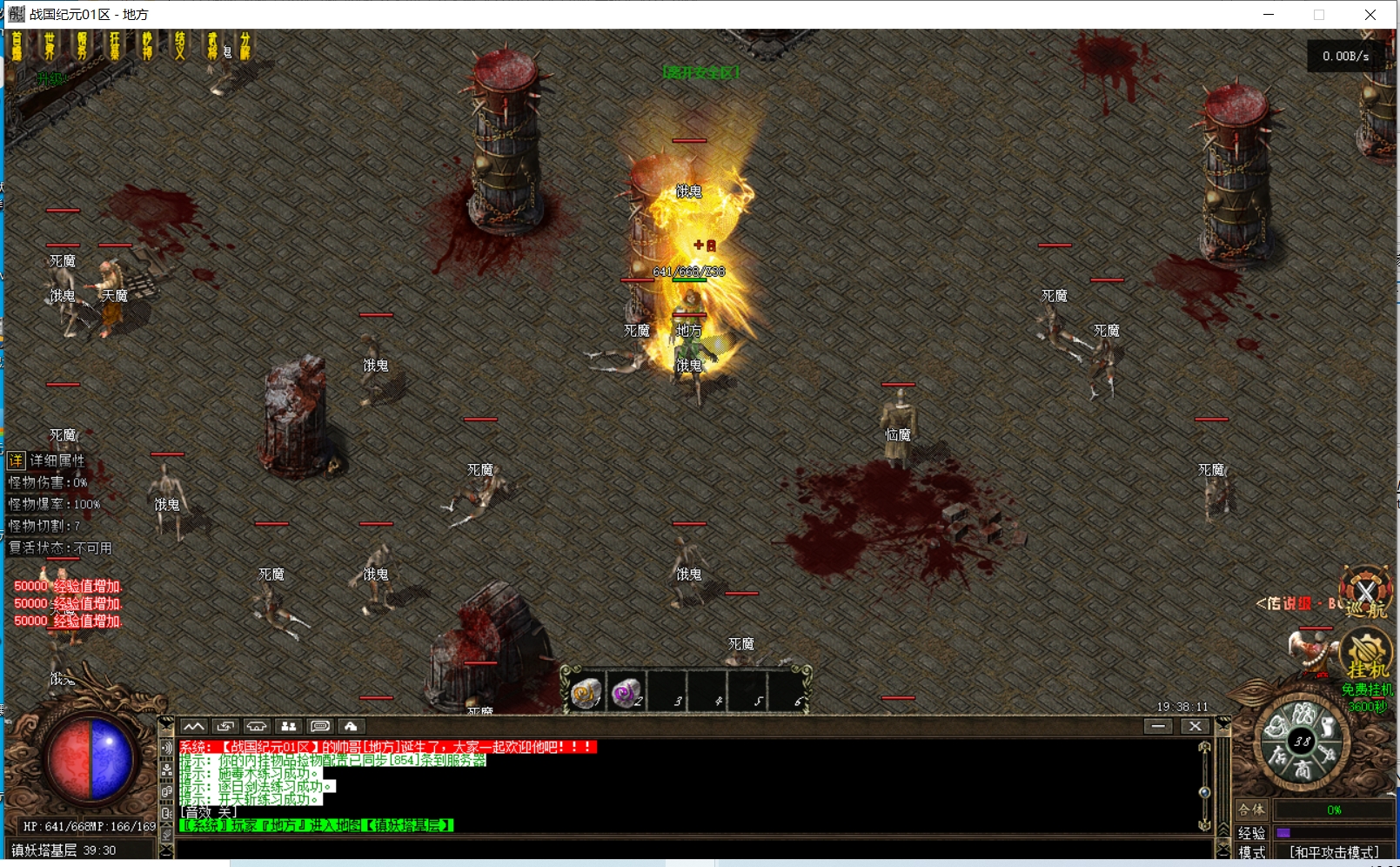Use the purple swirl stone in hotbar slot 2
Image resolution: width=1400 pixels, height=867 pixels.
pos(626,693)
